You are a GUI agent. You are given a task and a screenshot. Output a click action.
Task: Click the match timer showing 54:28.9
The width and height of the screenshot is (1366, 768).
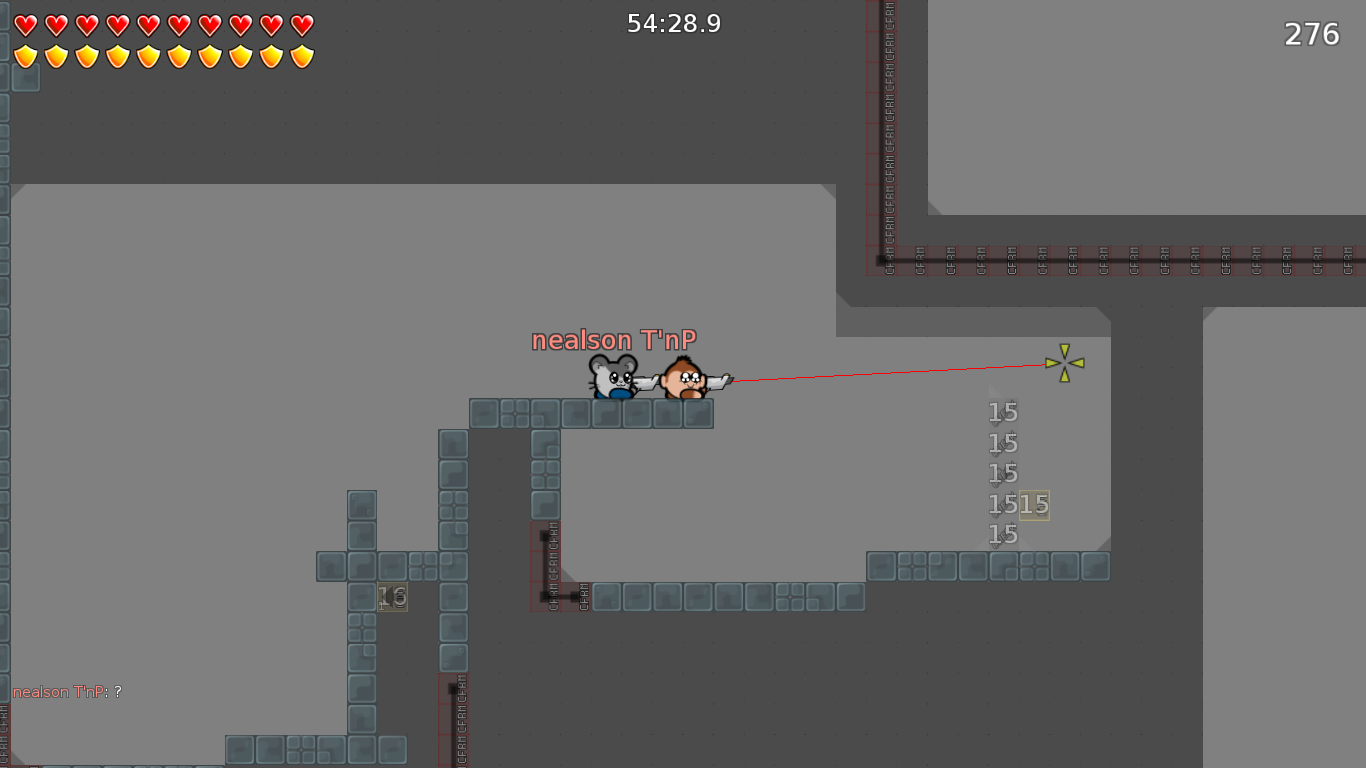click(x=676, y=22)
